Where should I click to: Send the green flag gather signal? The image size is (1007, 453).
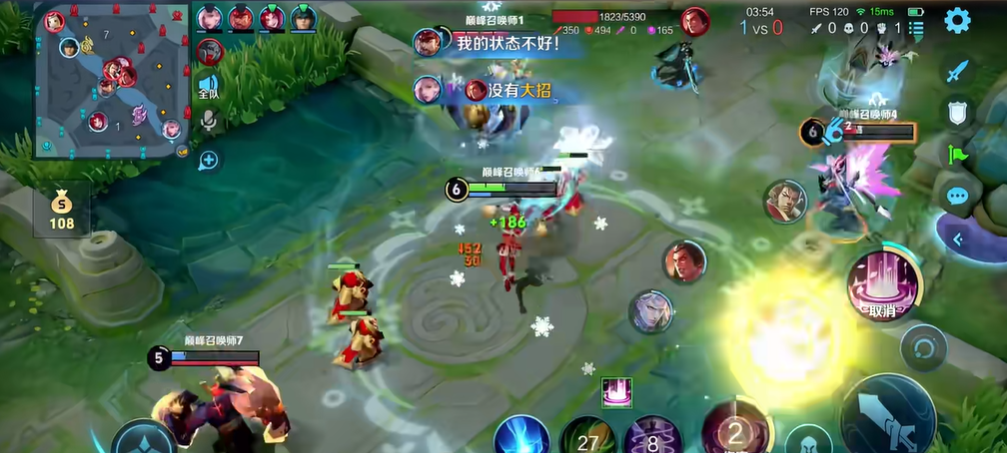[x=957, y=155]
